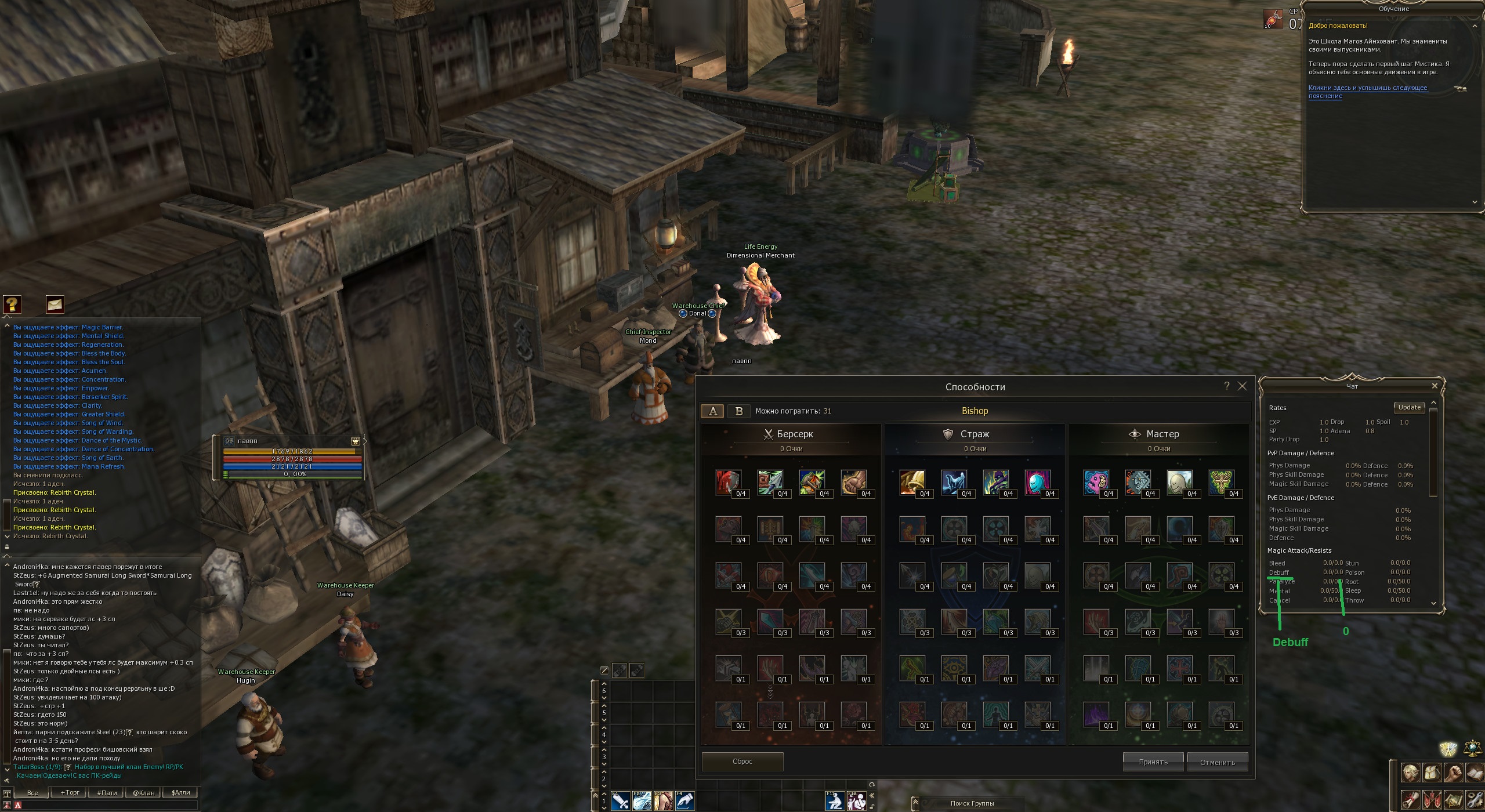The image size is (1485, 812).
Task: Show the #Пати chat tab
Action: [107, 792]
